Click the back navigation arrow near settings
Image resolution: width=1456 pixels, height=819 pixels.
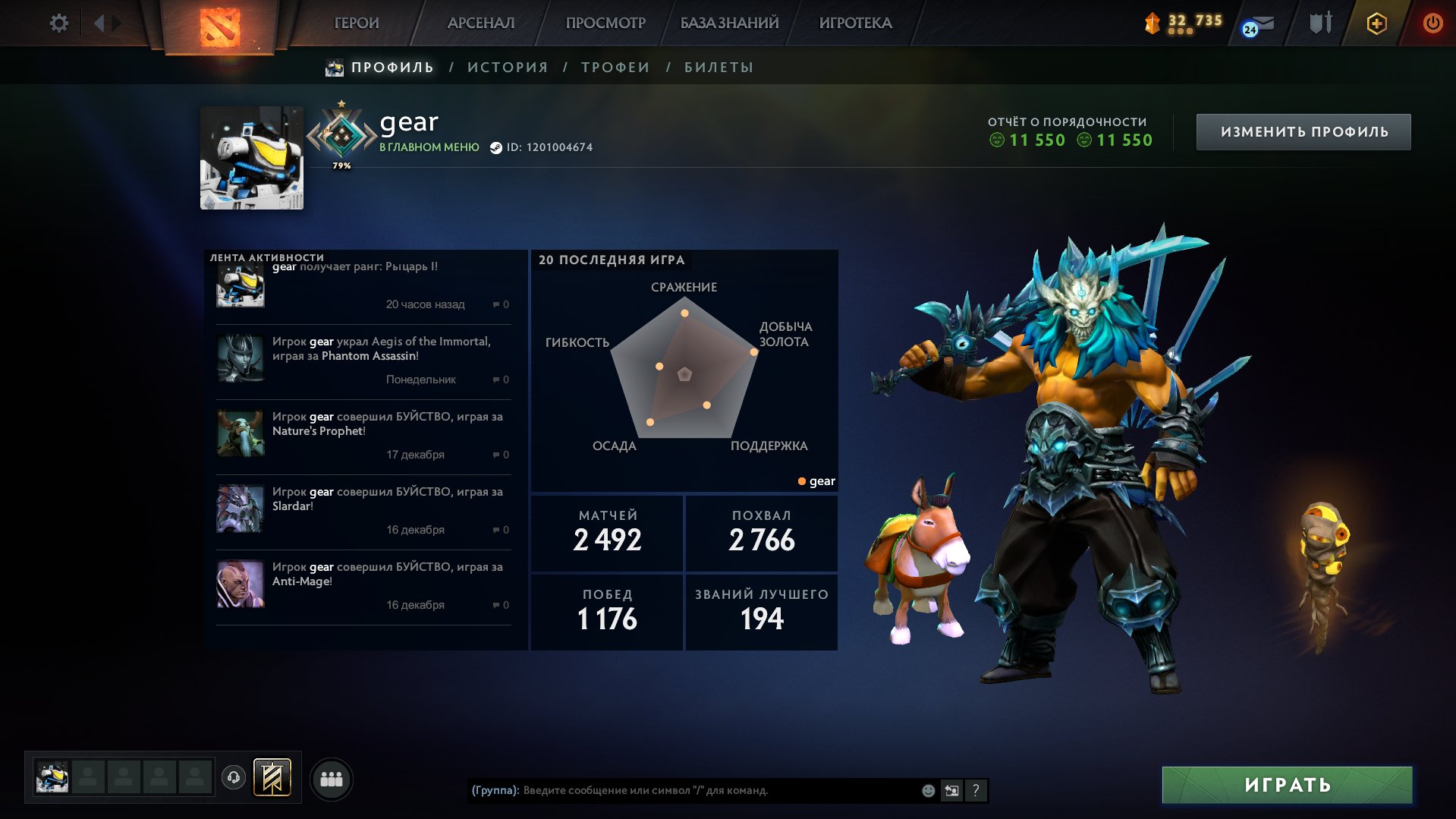tap(101, 23)
